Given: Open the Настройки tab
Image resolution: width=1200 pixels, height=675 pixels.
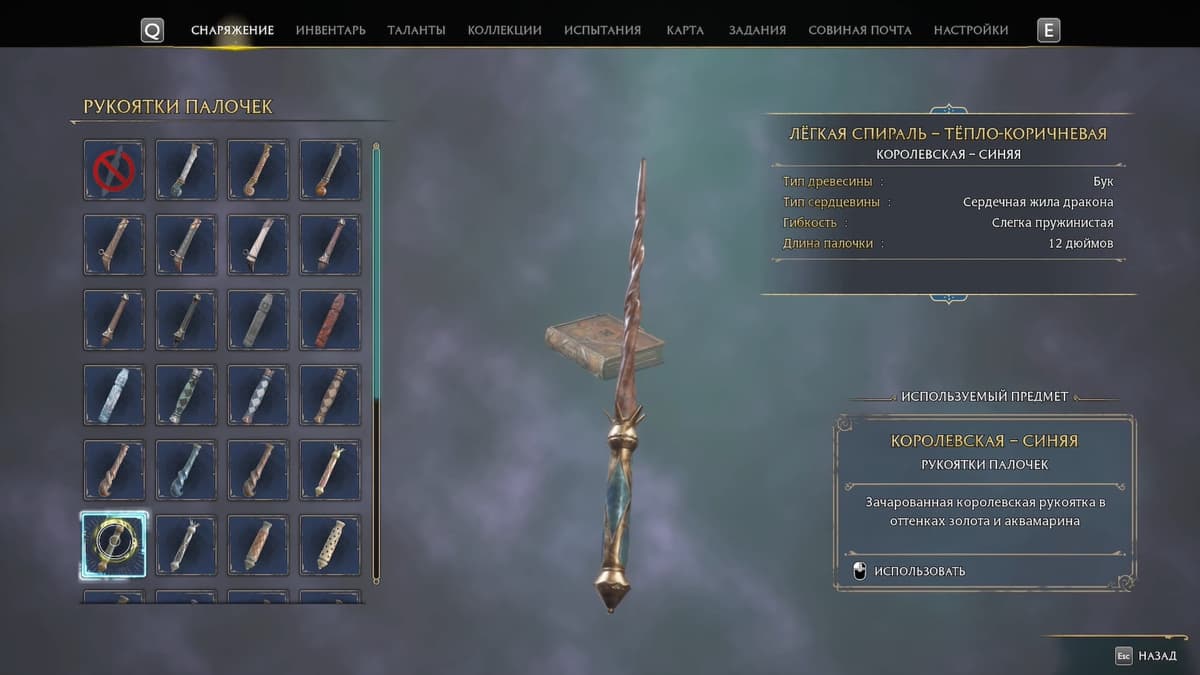Looking at the screenshot, I should [971, 30].
